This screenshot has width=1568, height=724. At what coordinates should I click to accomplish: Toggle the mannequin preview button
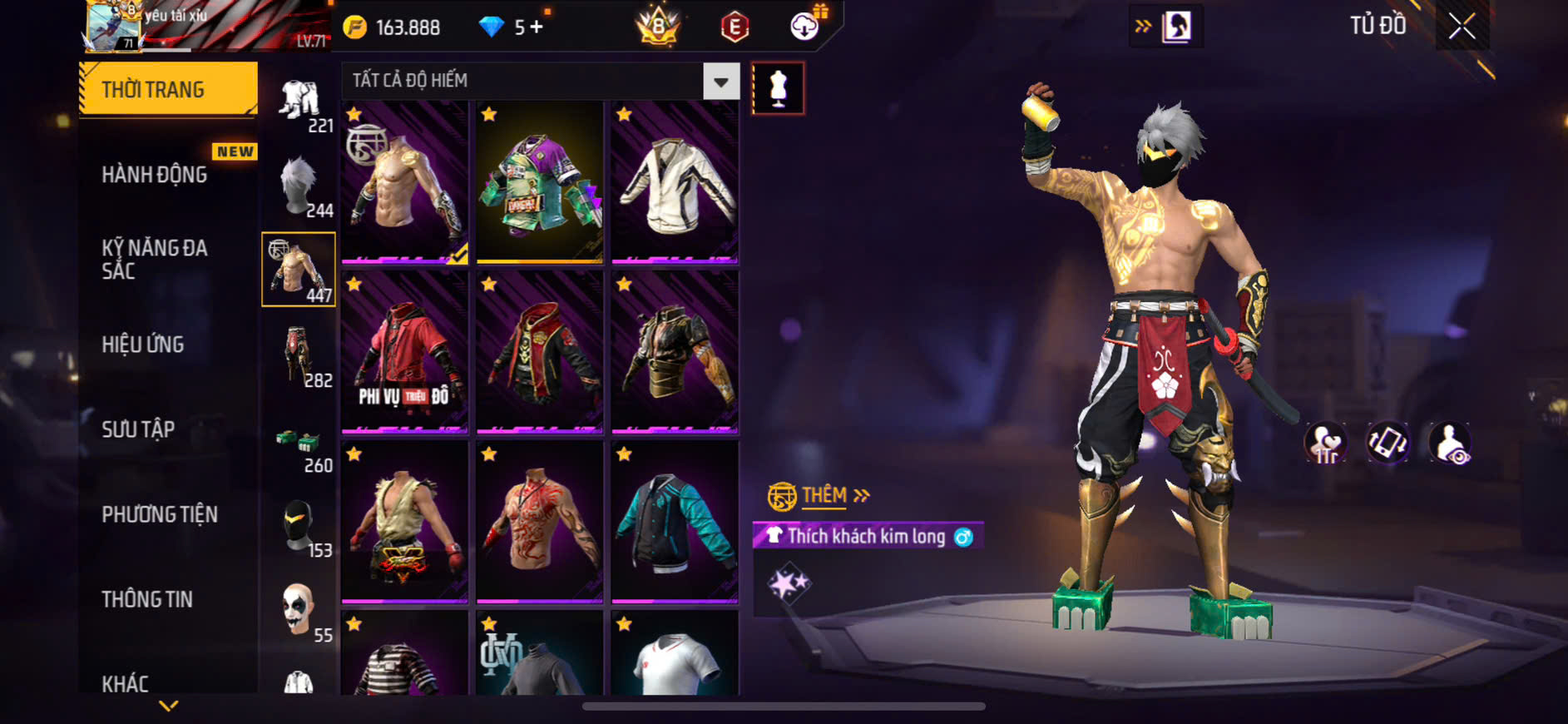[778, 88]
